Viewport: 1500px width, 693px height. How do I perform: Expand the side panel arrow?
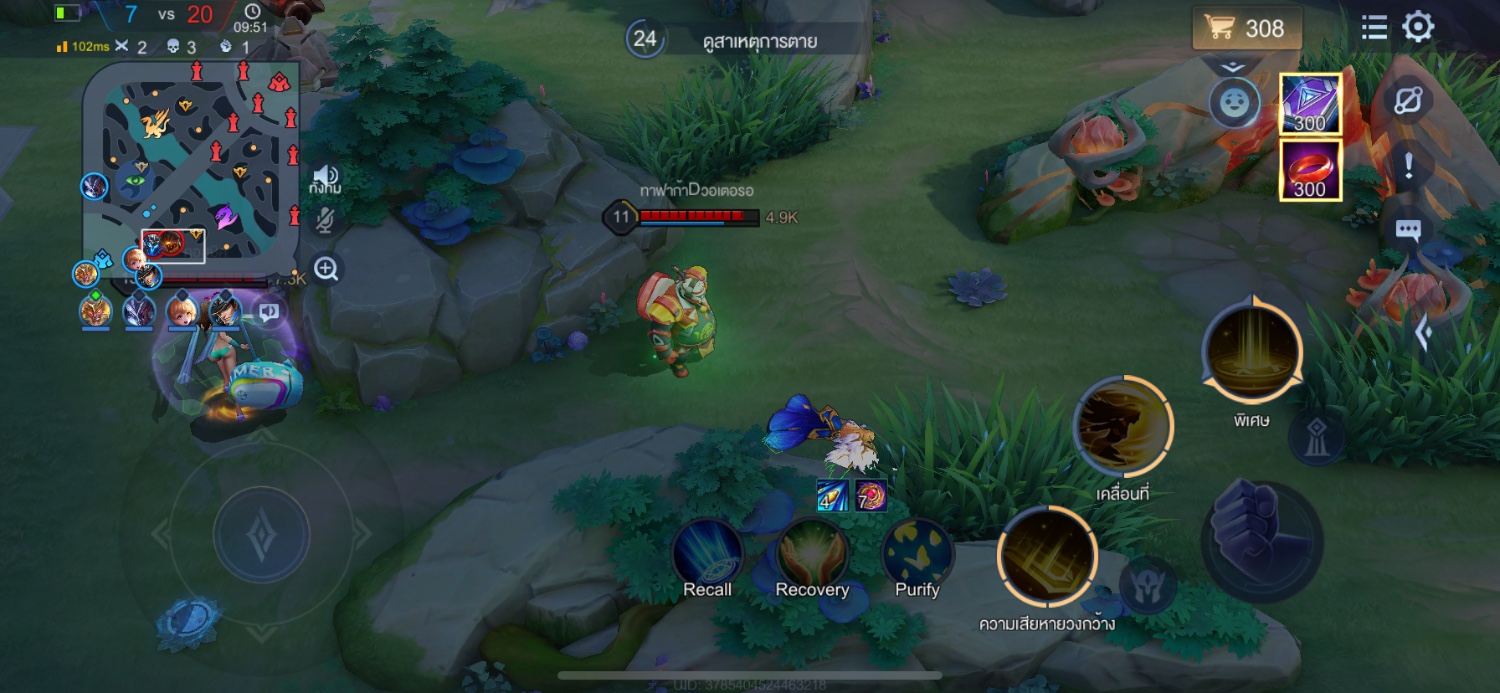click(1423, 333)
